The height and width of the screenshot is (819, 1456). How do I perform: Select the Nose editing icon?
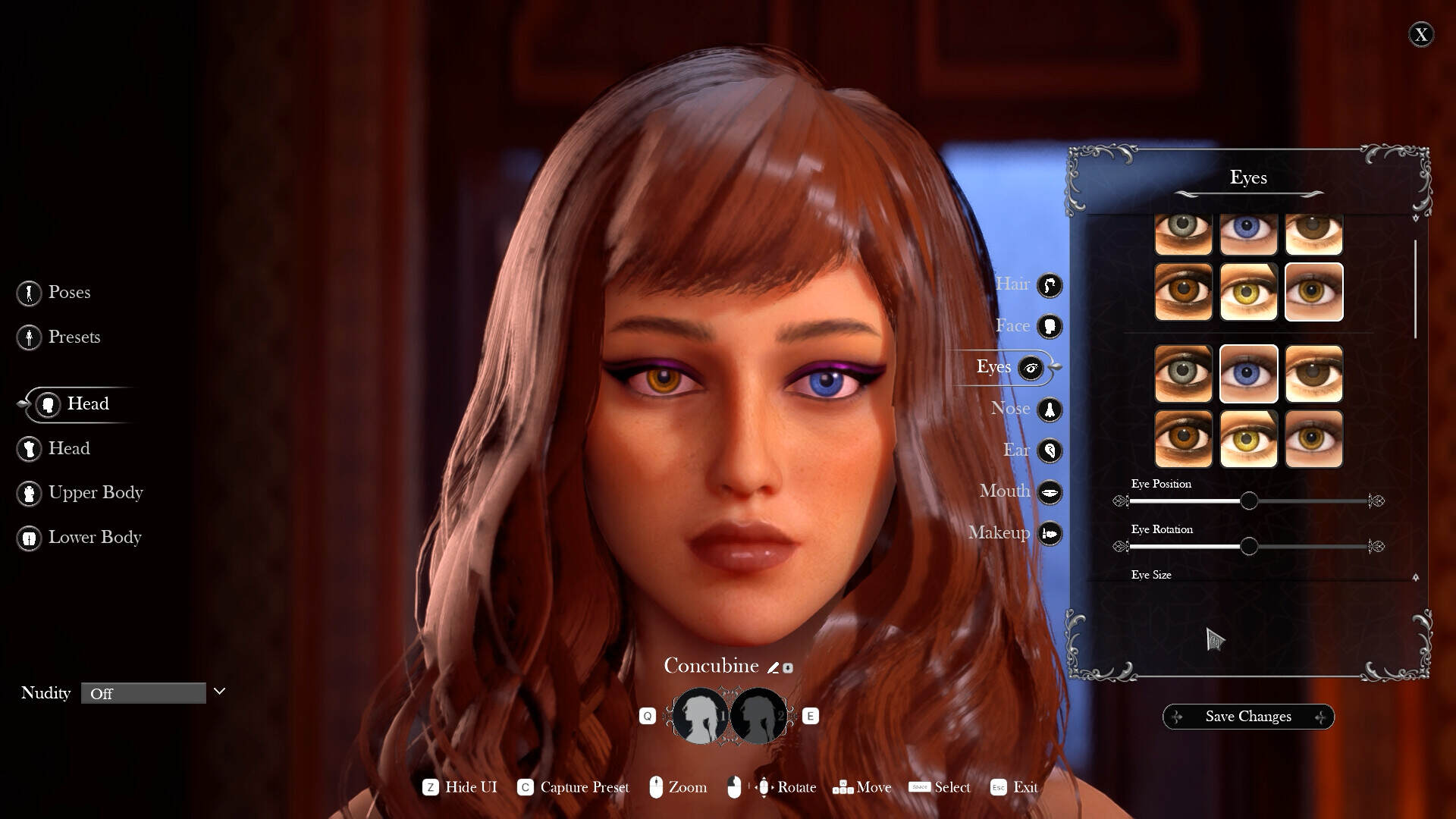click(x=1050, y=409)
